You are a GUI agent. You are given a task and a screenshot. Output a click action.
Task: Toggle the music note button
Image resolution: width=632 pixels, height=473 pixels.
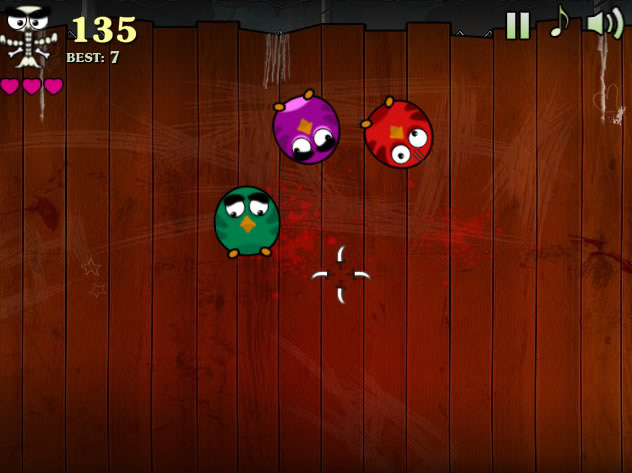pos(559,22)
